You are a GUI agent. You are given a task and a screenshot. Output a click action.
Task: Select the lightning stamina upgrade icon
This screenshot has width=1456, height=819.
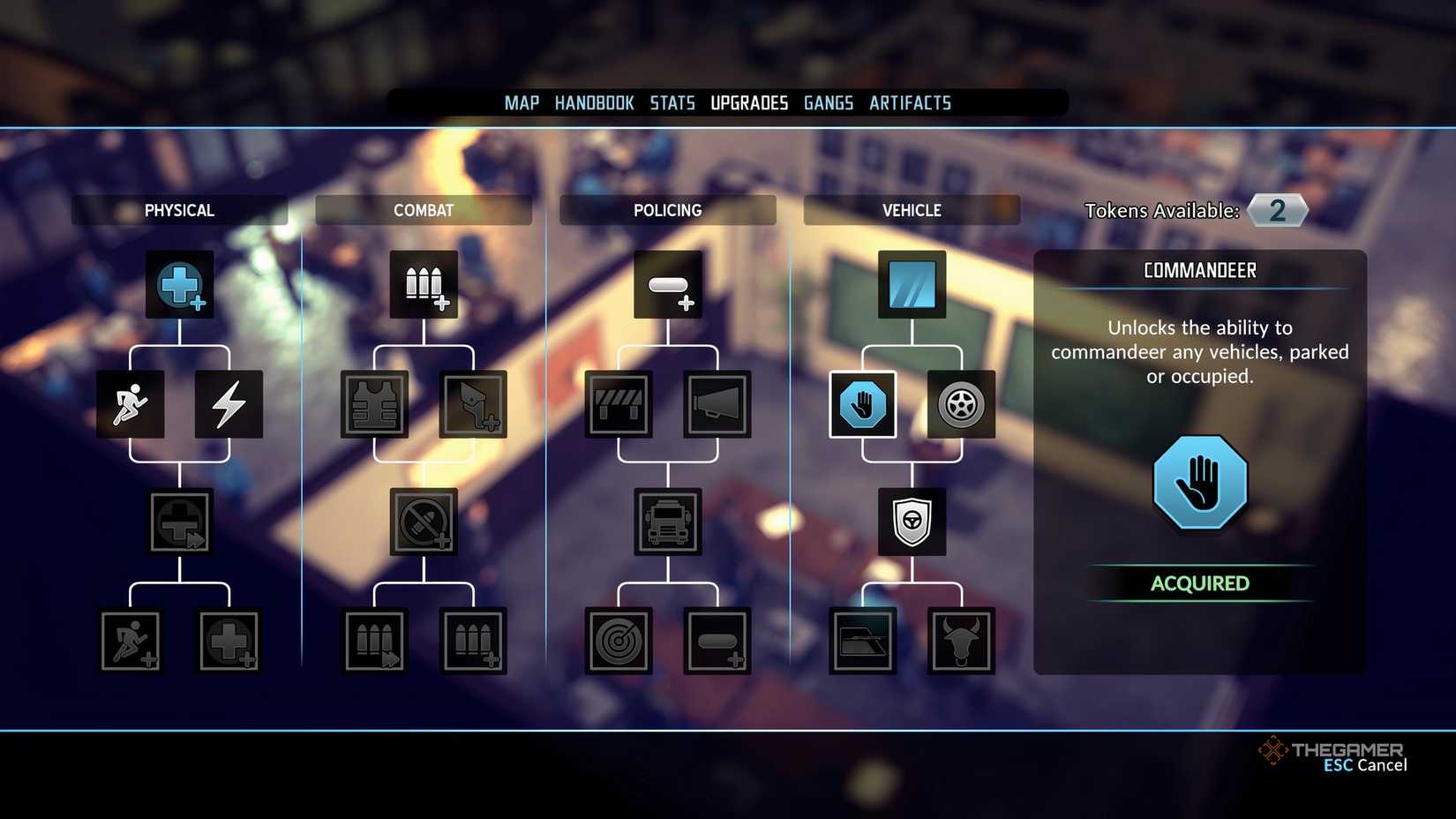[229, 405]
